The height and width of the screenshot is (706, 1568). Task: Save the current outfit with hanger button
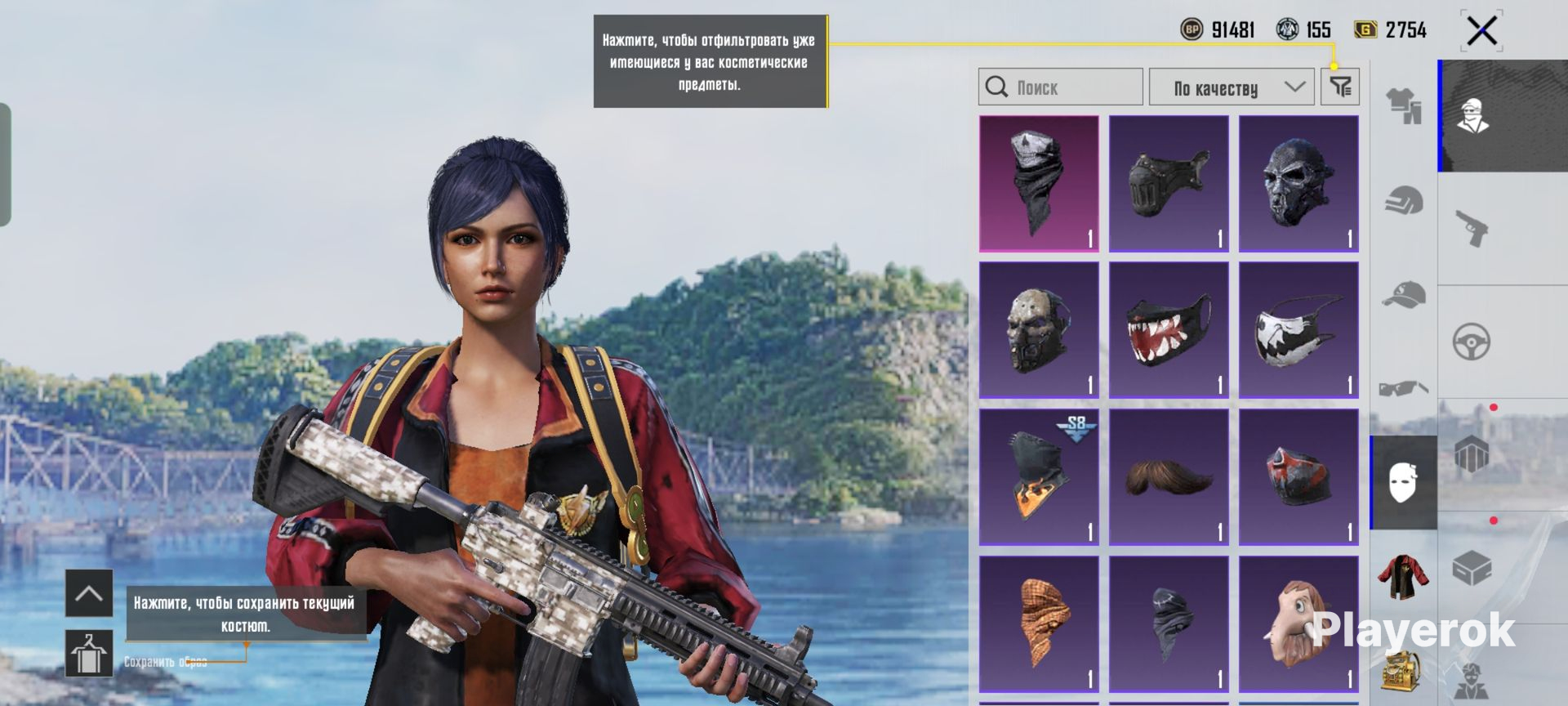tap(88, 654)
